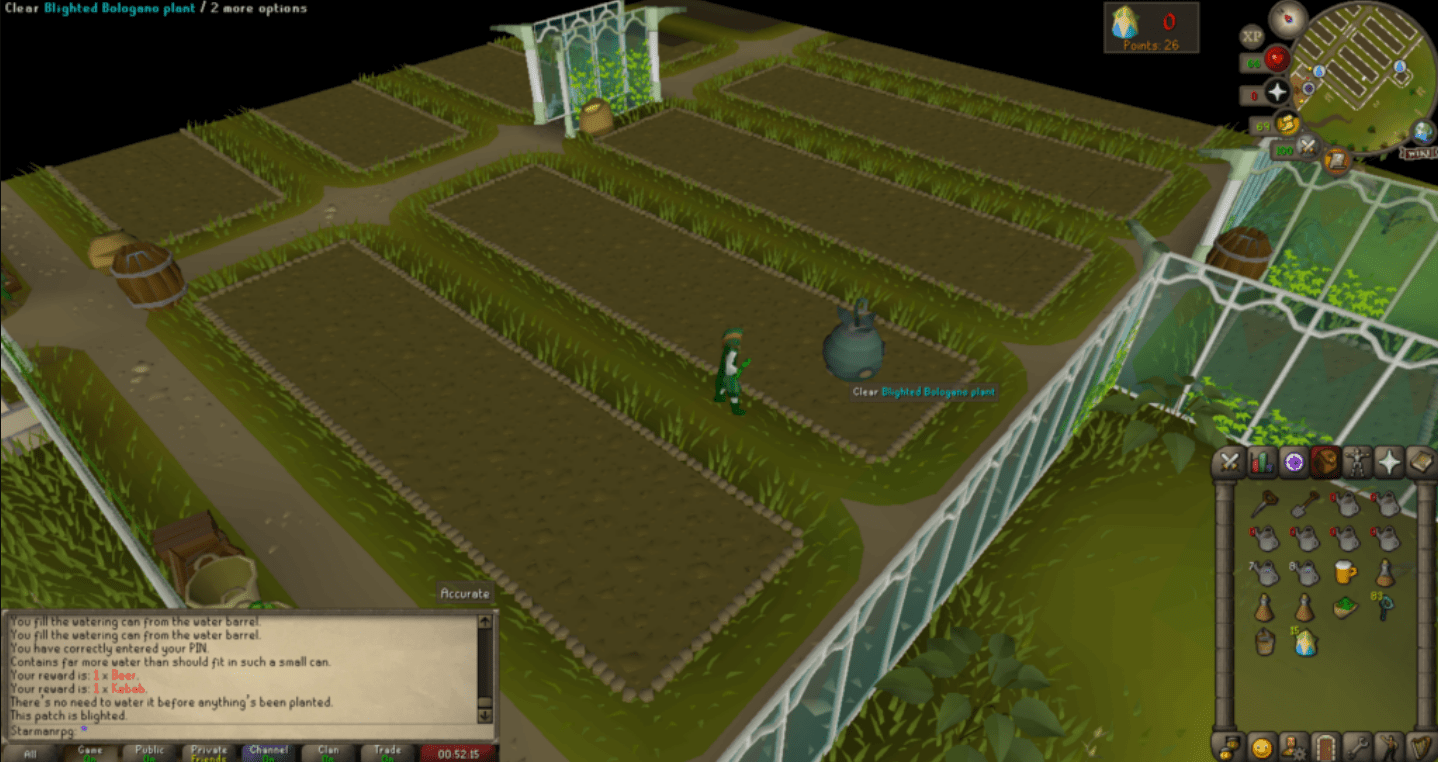Click the Hitpoints orb
Screen dimensions: 1438x762
pyautogui.click(x=1277, y=58)
